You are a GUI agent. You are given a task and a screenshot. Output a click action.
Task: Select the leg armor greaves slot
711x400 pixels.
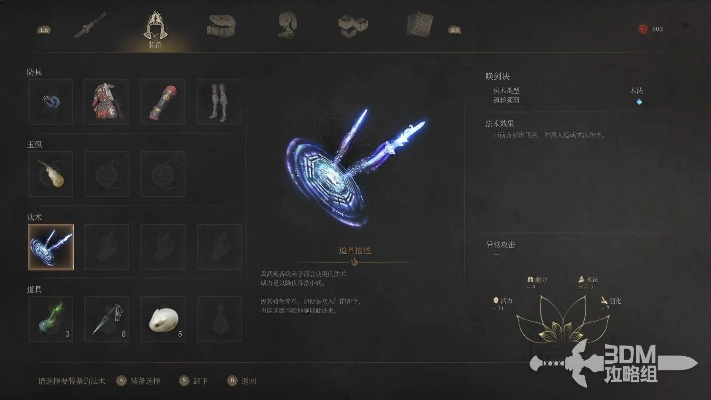coord(218,102)
